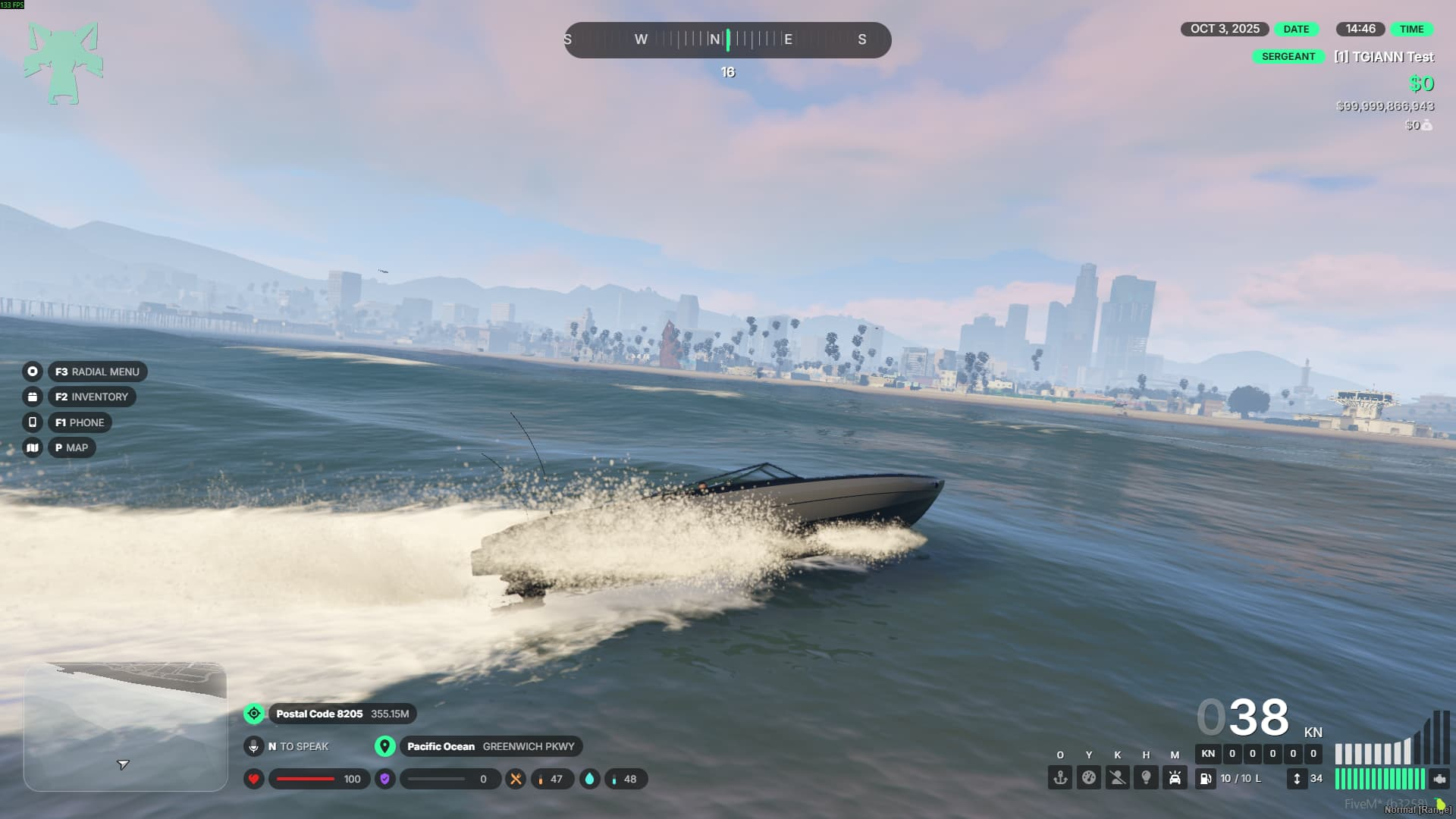Open the radial menu icon

click(x=32, y=372)
